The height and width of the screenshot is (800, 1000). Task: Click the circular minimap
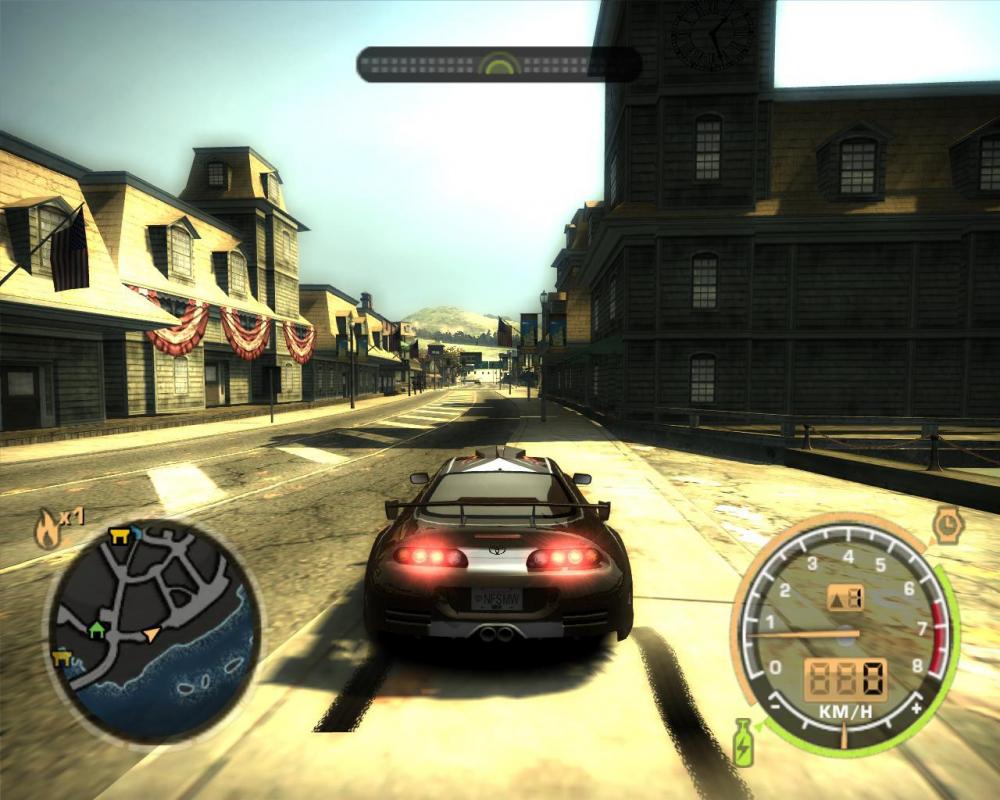click(x=153, y=631)
